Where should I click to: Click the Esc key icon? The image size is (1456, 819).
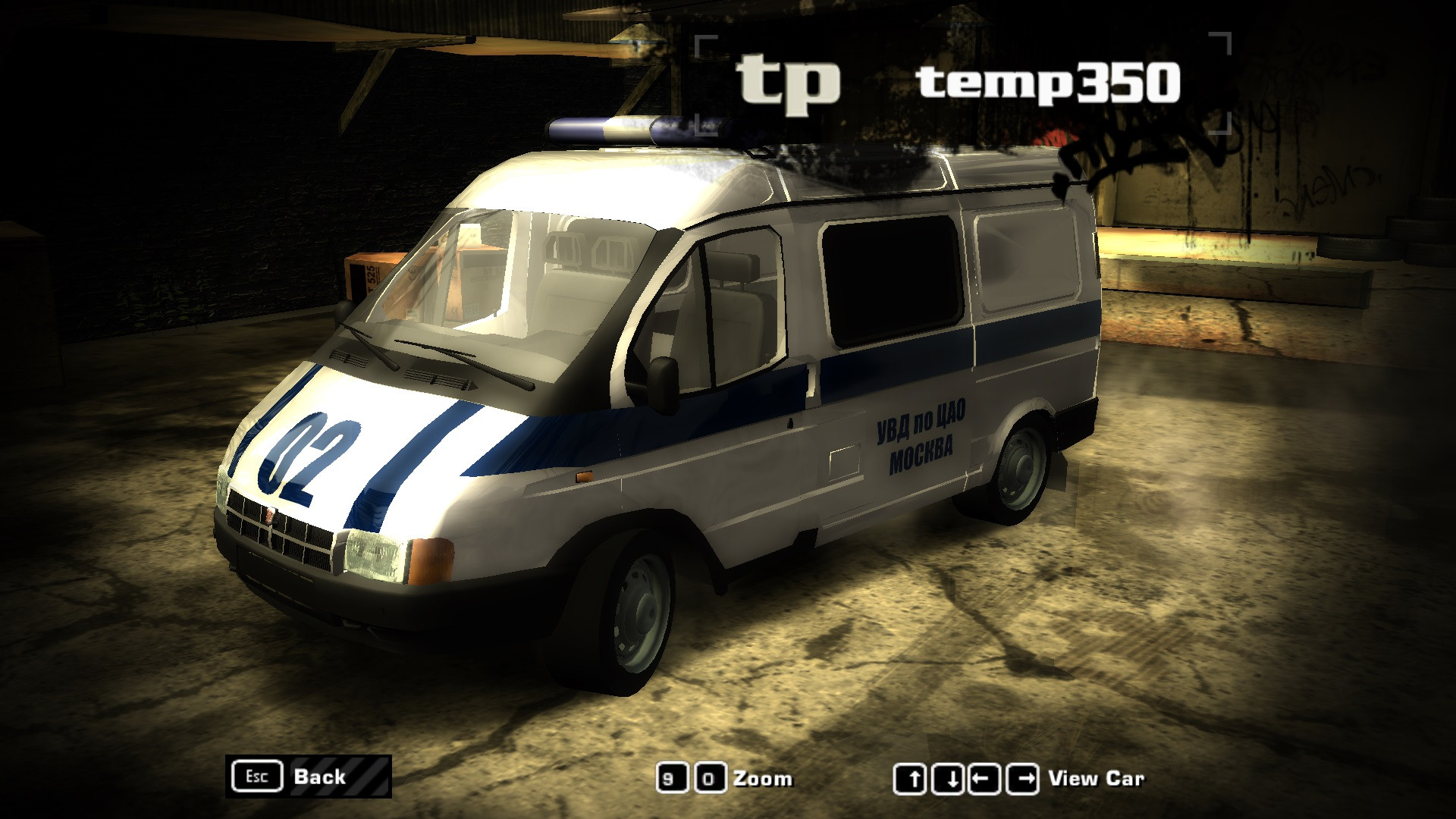pyautogui.click(x=258, y=777)
